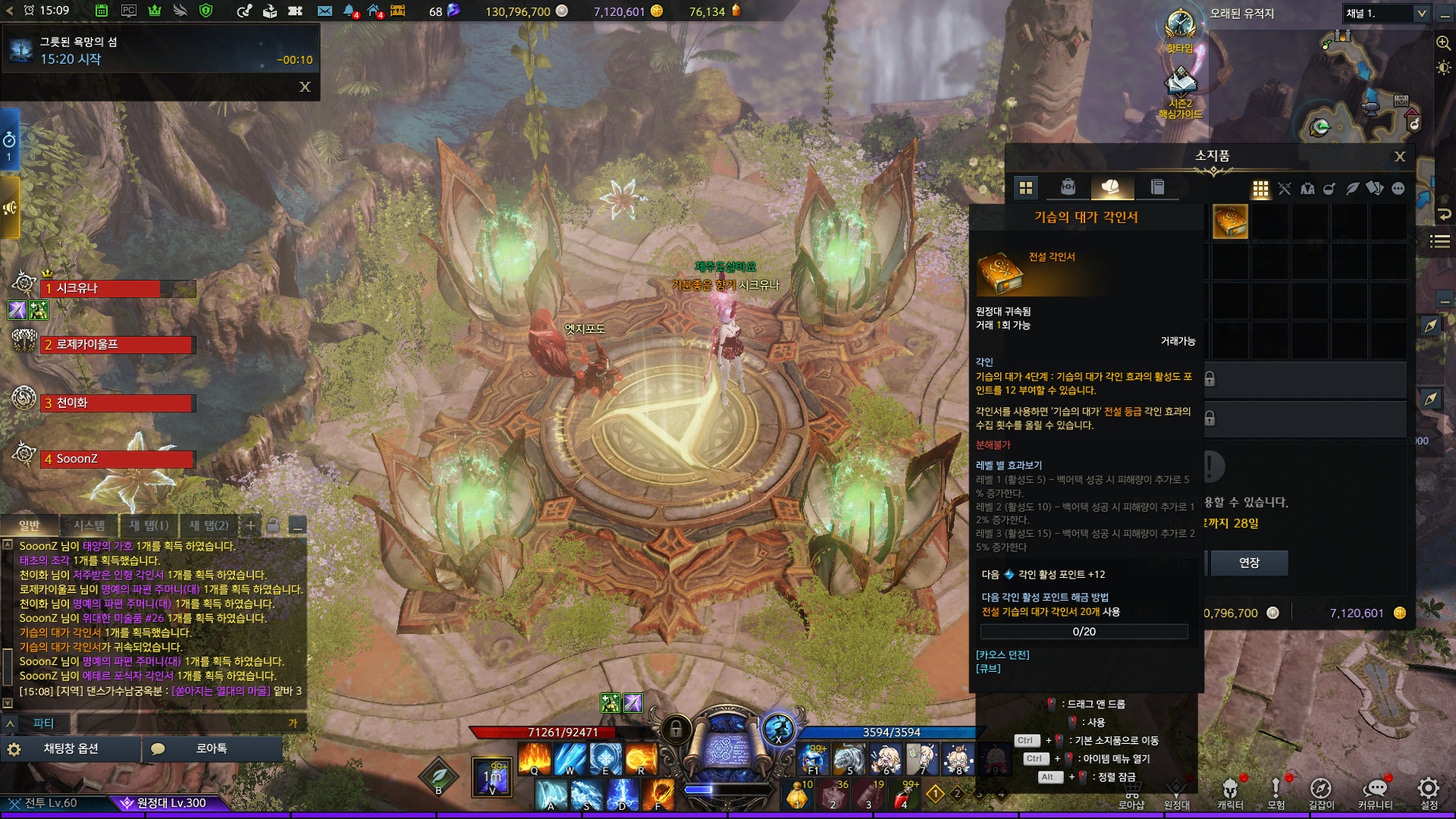Click the chat message input field
This screenshot has width=1456, height=819.
[x=182, y=723]
